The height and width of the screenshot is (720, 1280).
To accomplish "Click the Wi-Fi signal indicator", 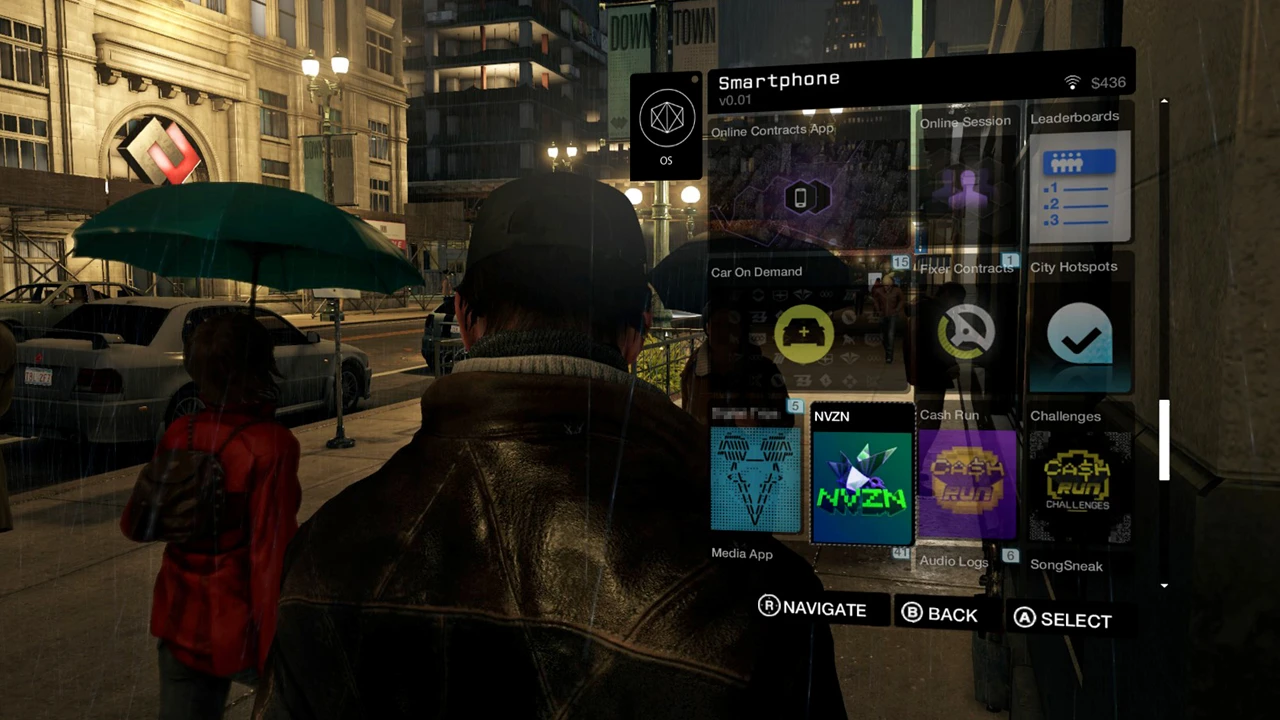I will click(x=1072, y=82).
